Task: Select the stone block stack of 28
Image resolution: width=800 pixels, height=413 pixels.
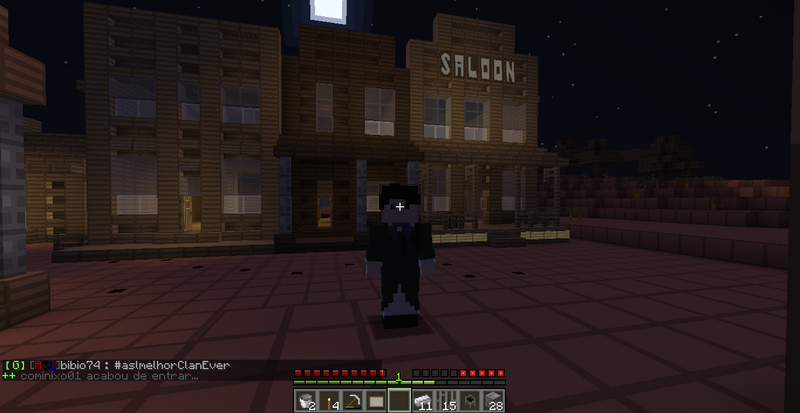Action: pos(492,401)
